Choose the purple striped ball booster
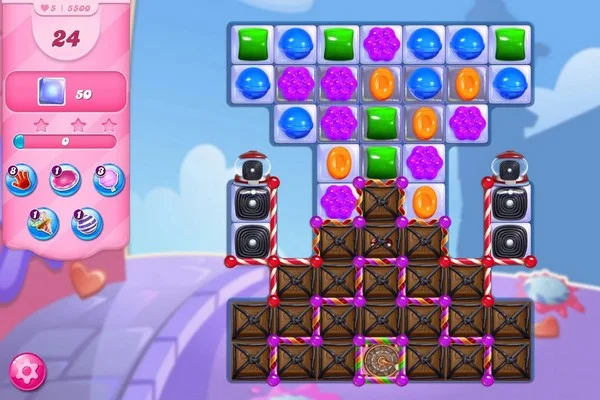This screenshot has height=400, width=600. pyautogui.click(x=86, y=222)
